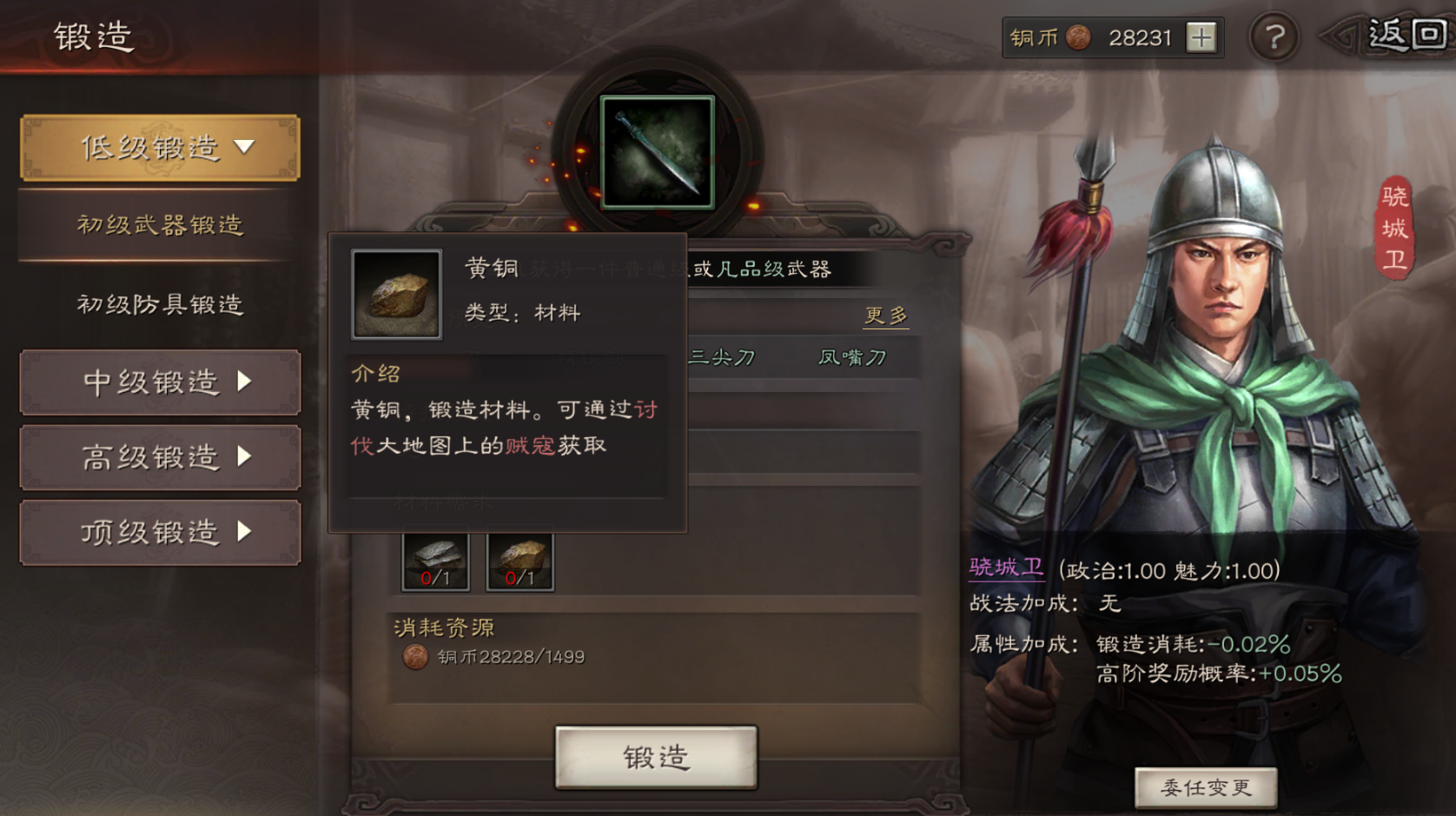Show more weapons via 更多 link
Screen dimensions: 1456x816
(x=885, y=315)
